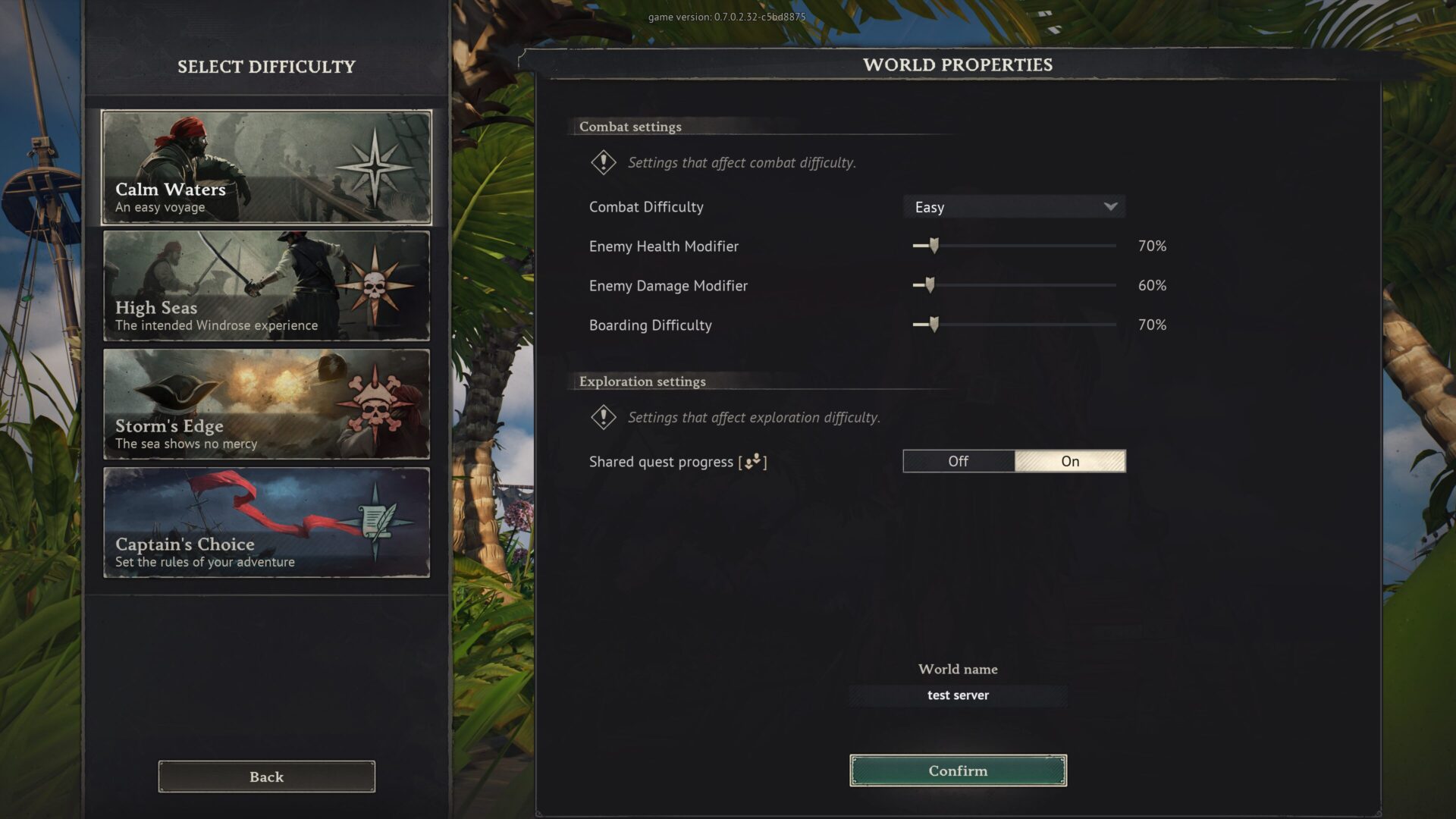This screenshot has width=1456, height=819.
Task: Click the World name text field
Action: (958, 695)
